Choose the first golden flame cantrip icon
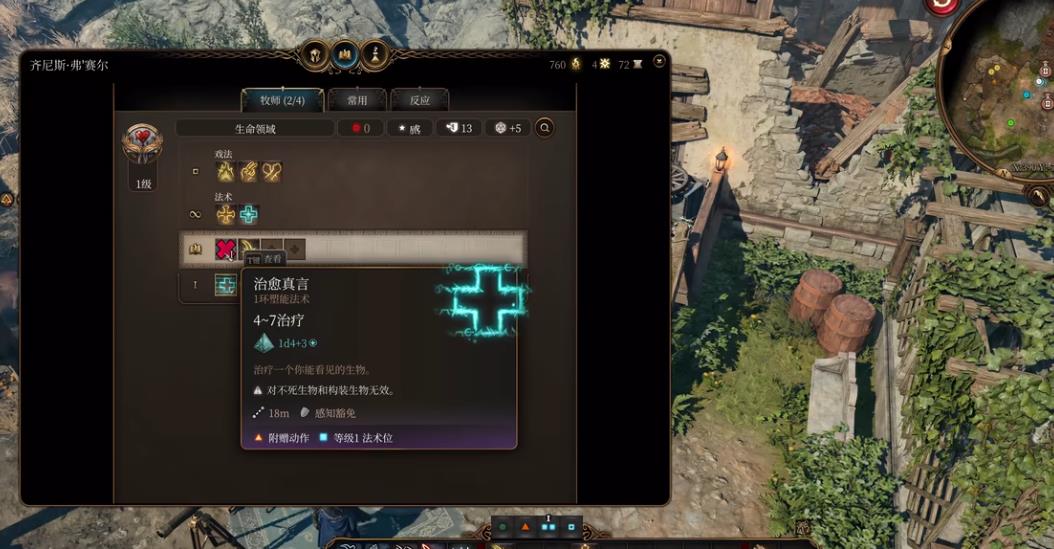 227,172
